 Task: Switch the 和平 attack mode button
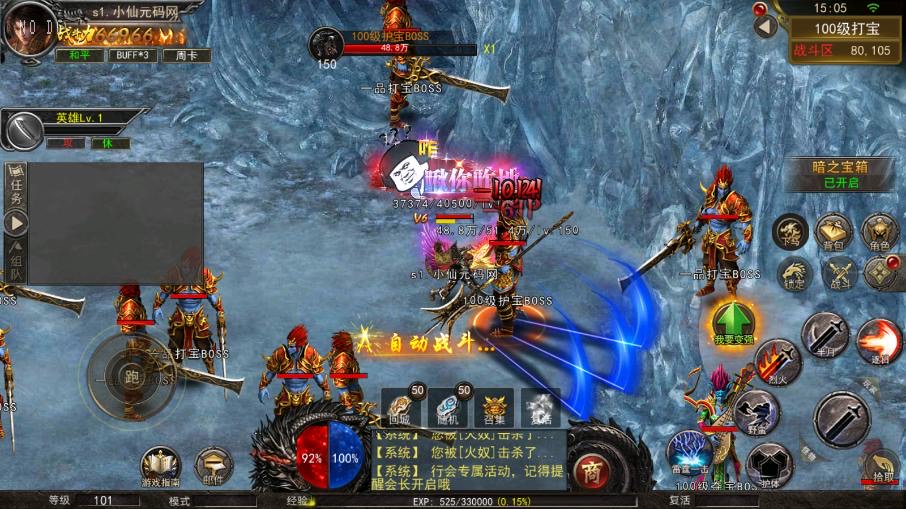click(x=79, y=55)
